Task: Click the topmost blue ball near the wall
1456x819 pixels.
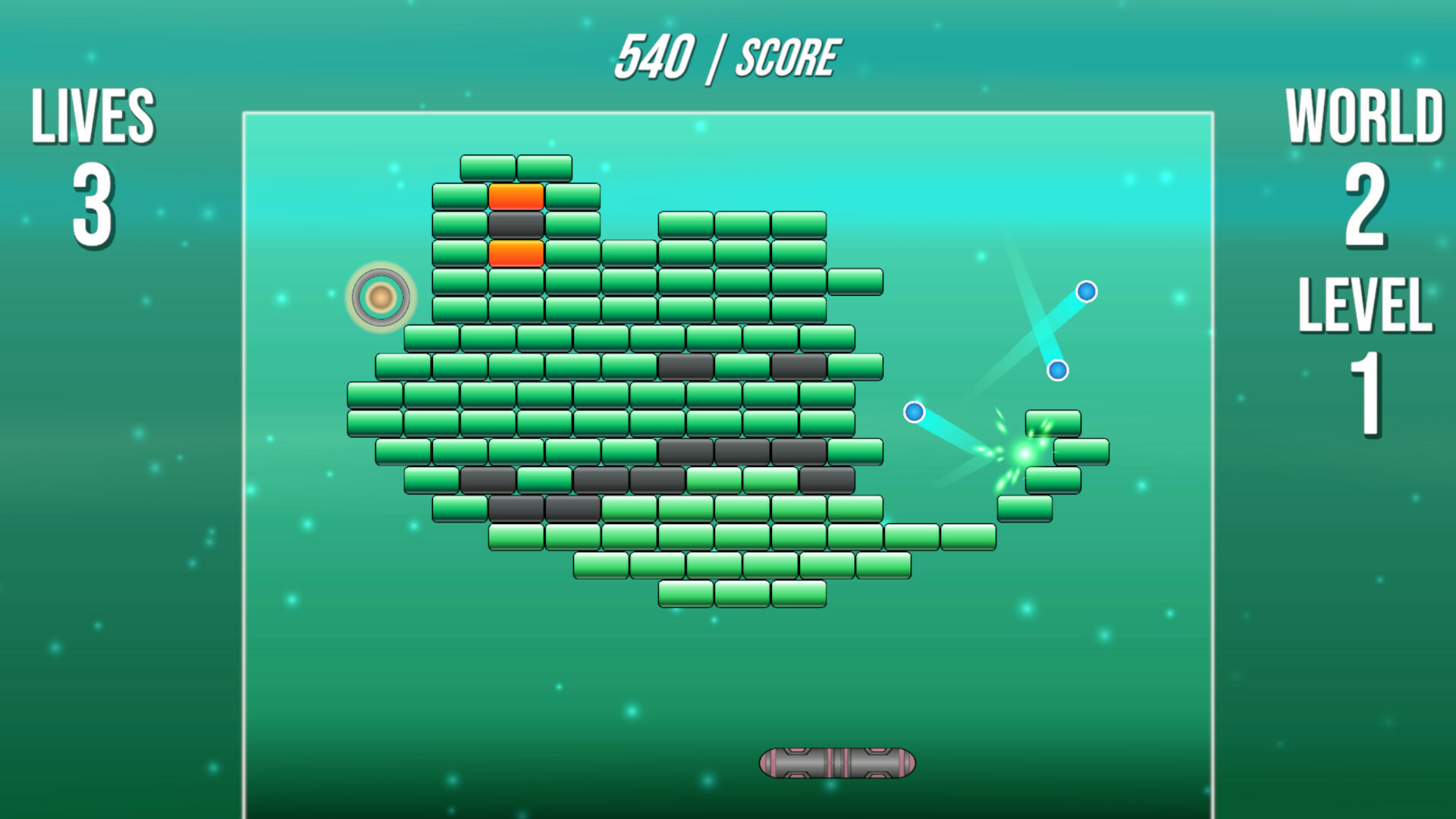Action: pos(1087,290)
